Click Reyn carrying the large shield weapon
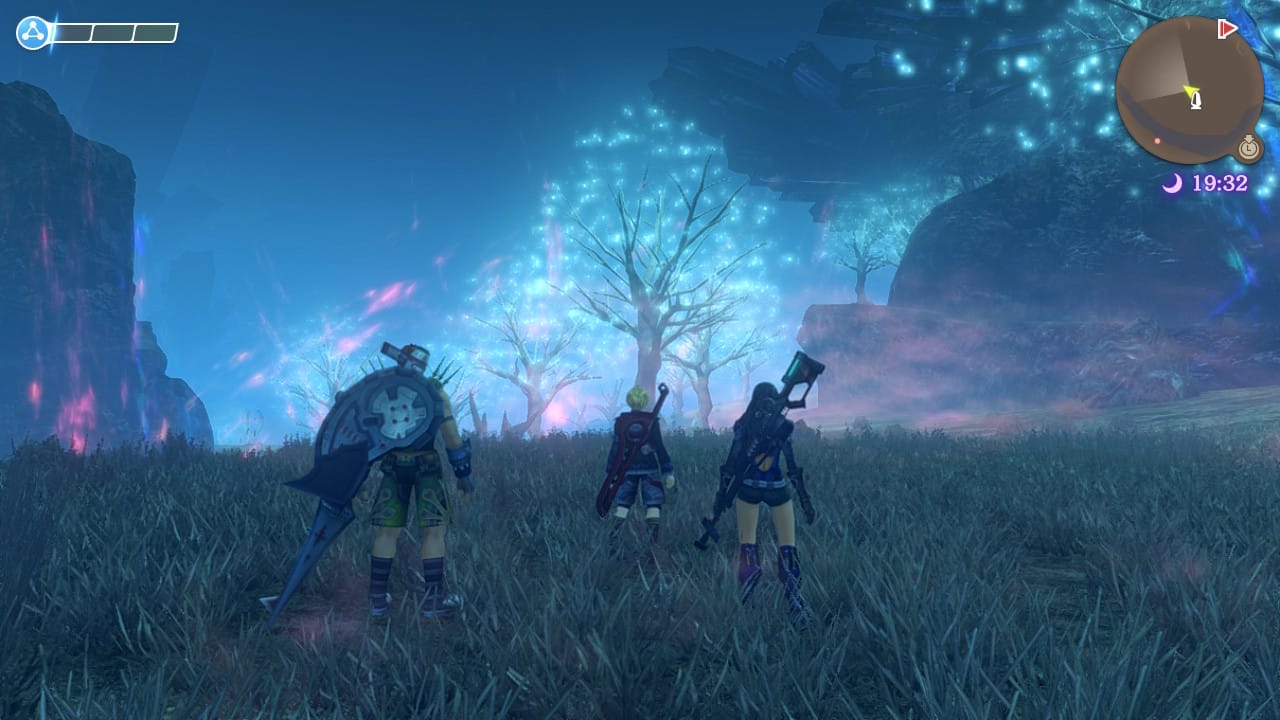The width and height of the screenshot is (1280, 720). (400, 470)
